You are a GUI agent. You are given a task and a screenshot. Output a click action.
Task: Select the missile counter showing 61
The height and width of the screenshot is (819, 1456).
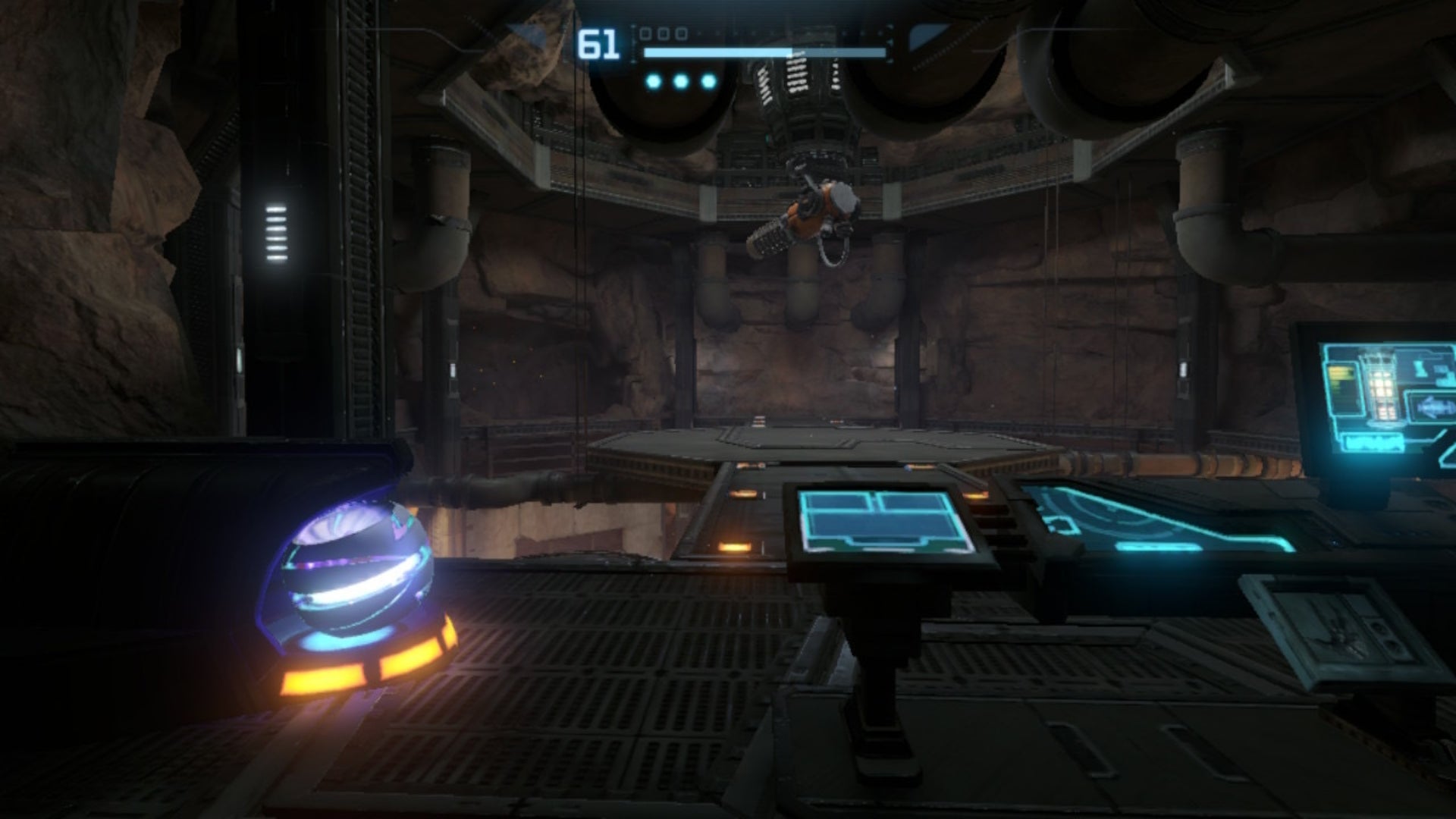tap(599, 42)
